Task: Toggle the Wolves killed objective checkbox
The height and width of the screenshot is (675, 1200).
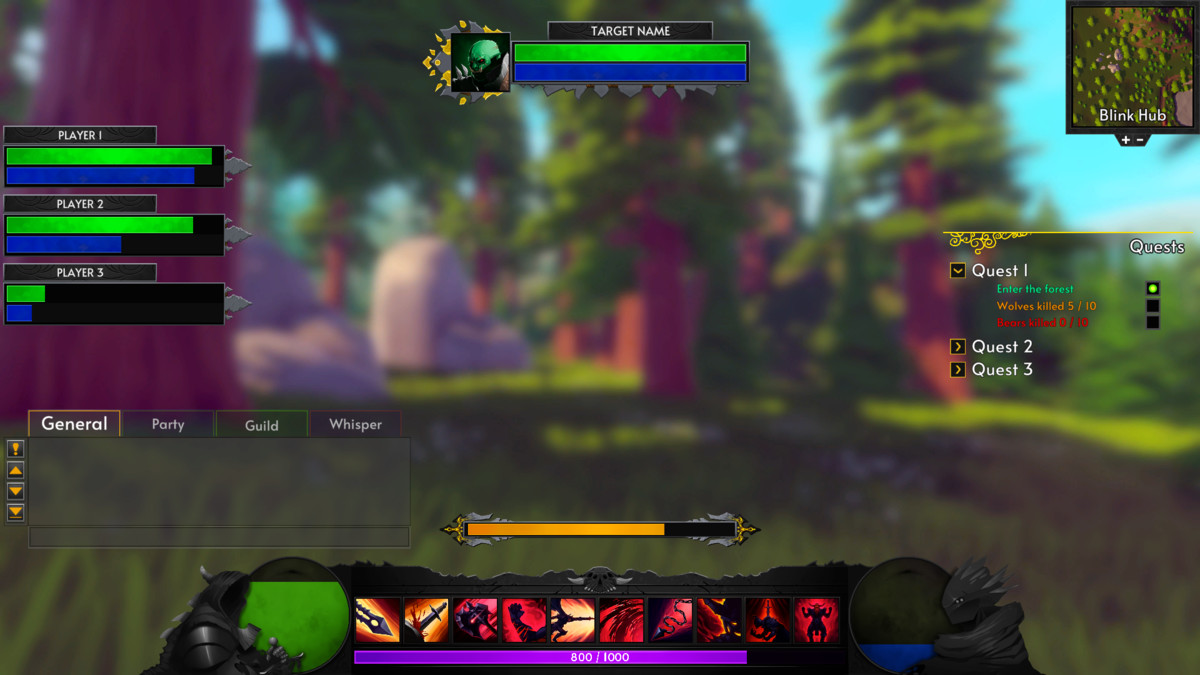Action: [1153, 306]
